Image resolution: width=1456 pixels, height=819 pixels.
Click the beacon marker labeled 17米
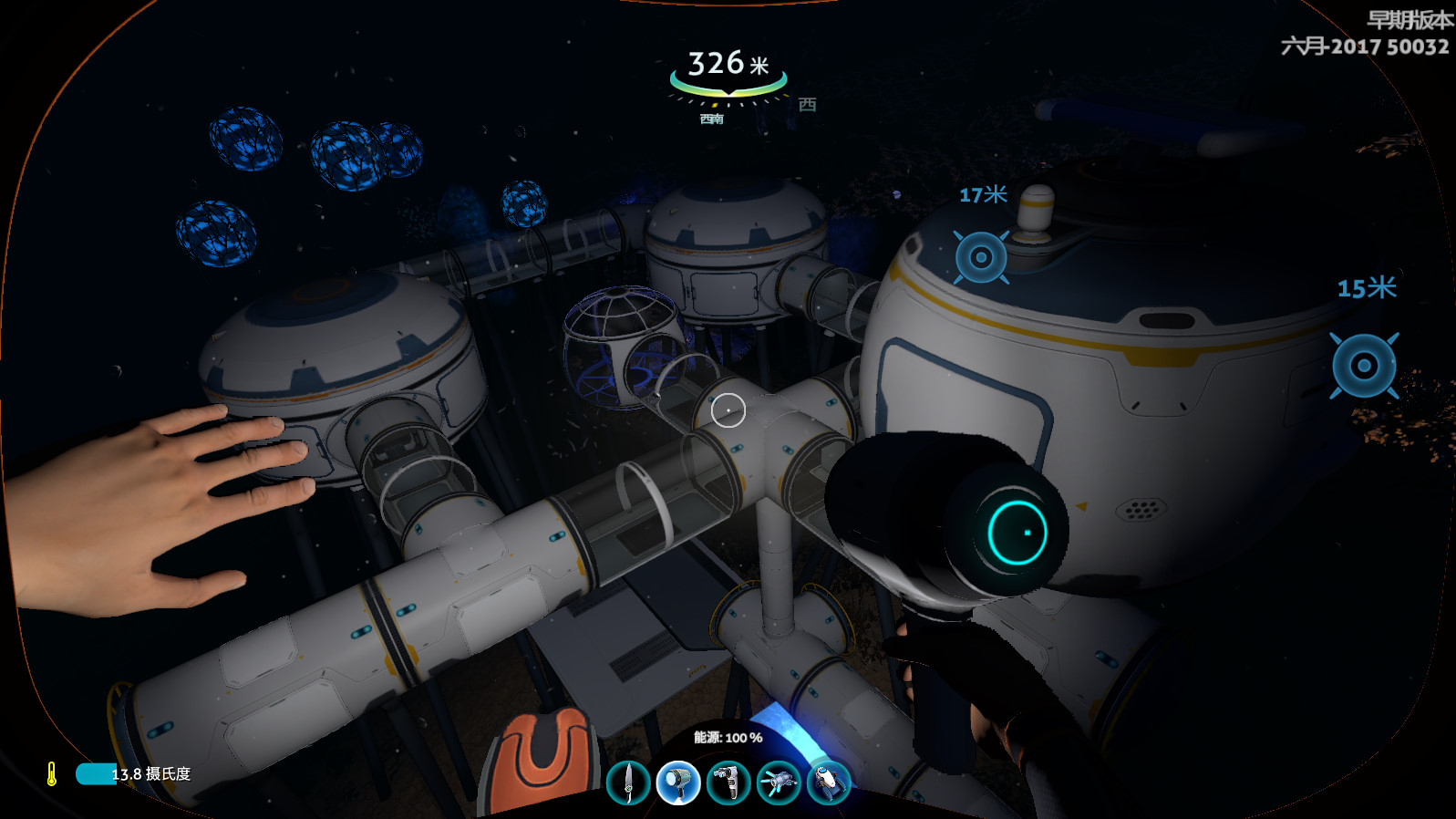(x=981, y=257)
